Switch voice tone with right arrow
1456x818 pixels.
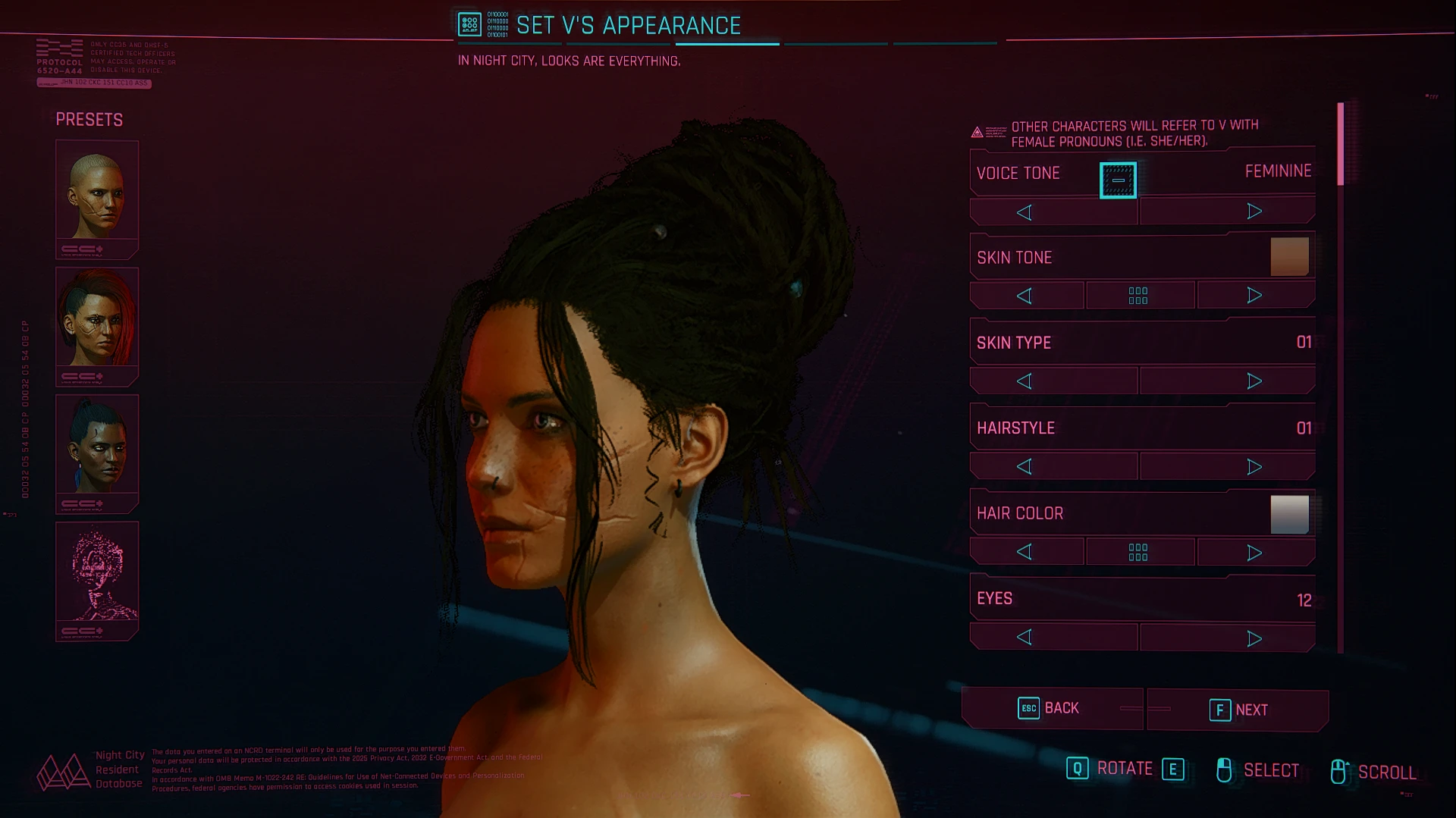[1254, 212]
